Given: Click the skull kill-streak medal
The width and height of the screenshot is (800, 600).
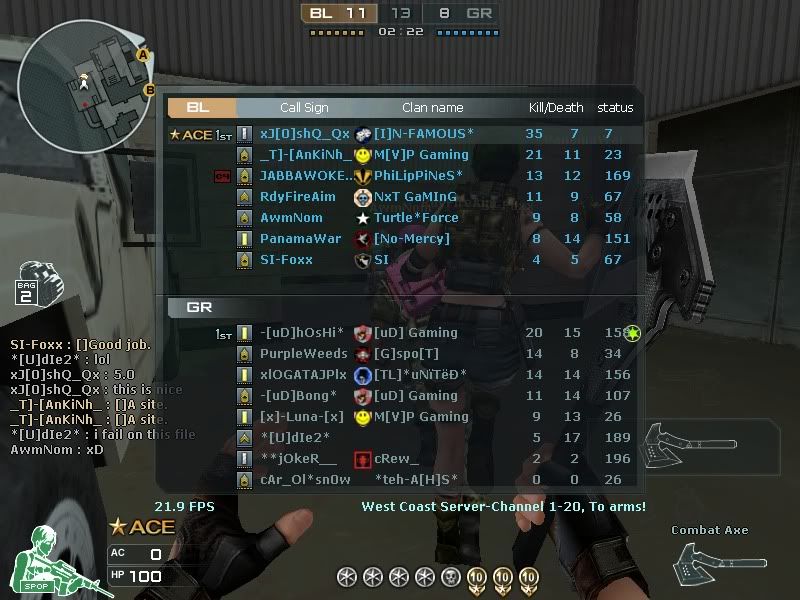Looking at the screenshot, I should click(x=450, y=577).
